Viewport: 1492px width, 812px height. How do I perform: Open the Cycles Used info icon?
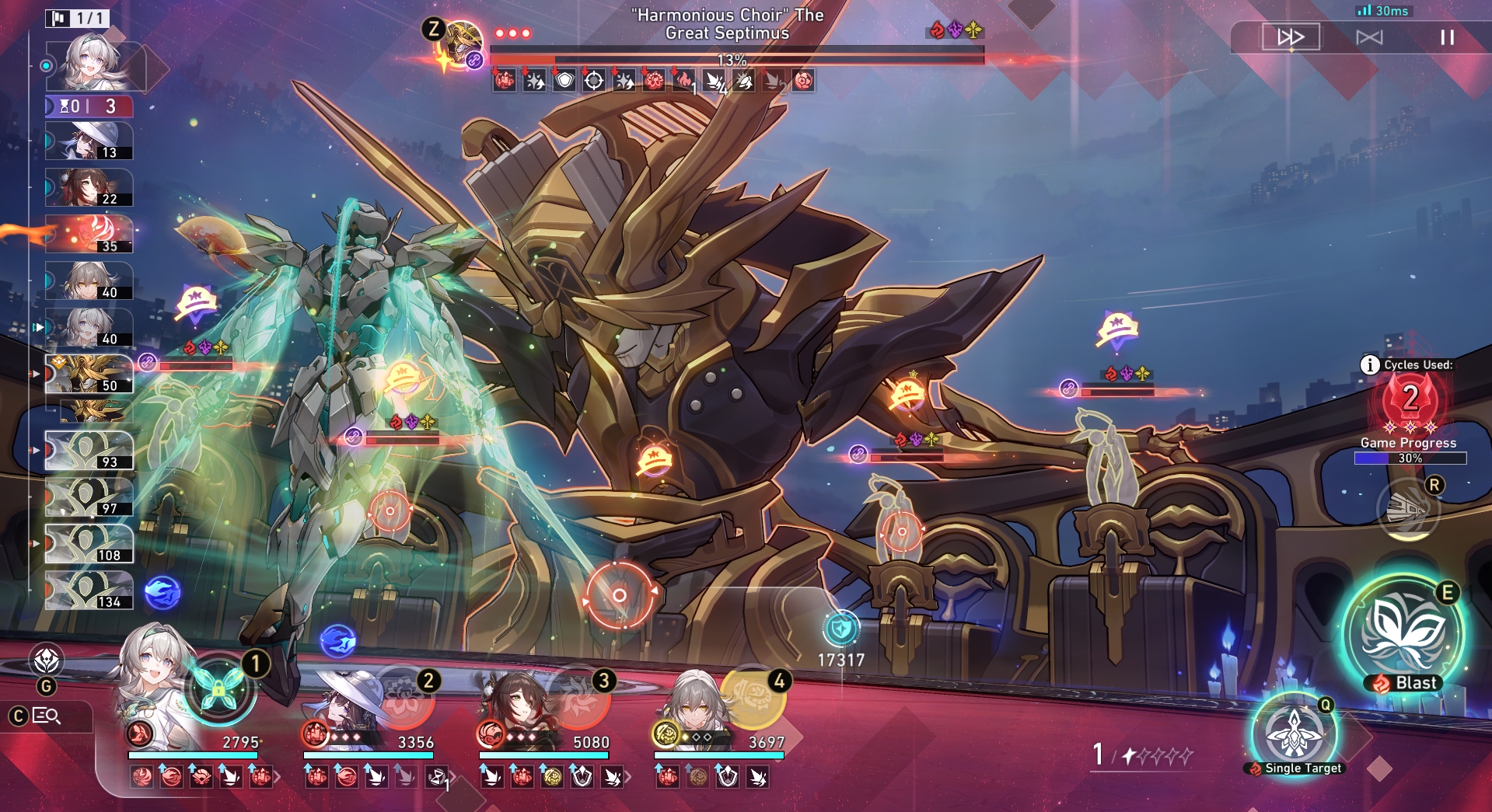tap(1369, 364)
